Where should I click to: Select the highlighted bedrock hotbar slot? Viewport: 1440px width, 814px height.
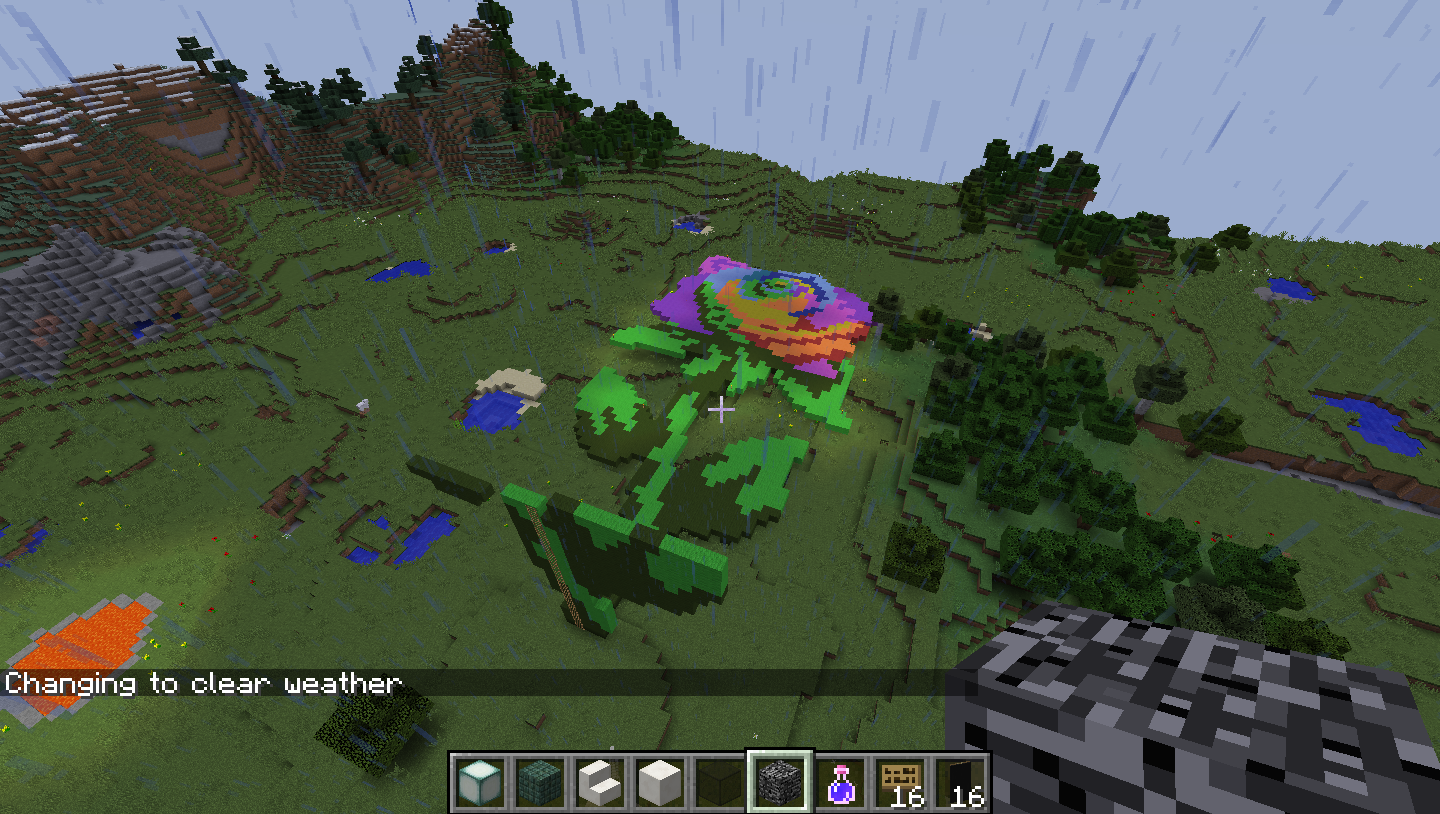pyautogui.click(x=779, y=782)
